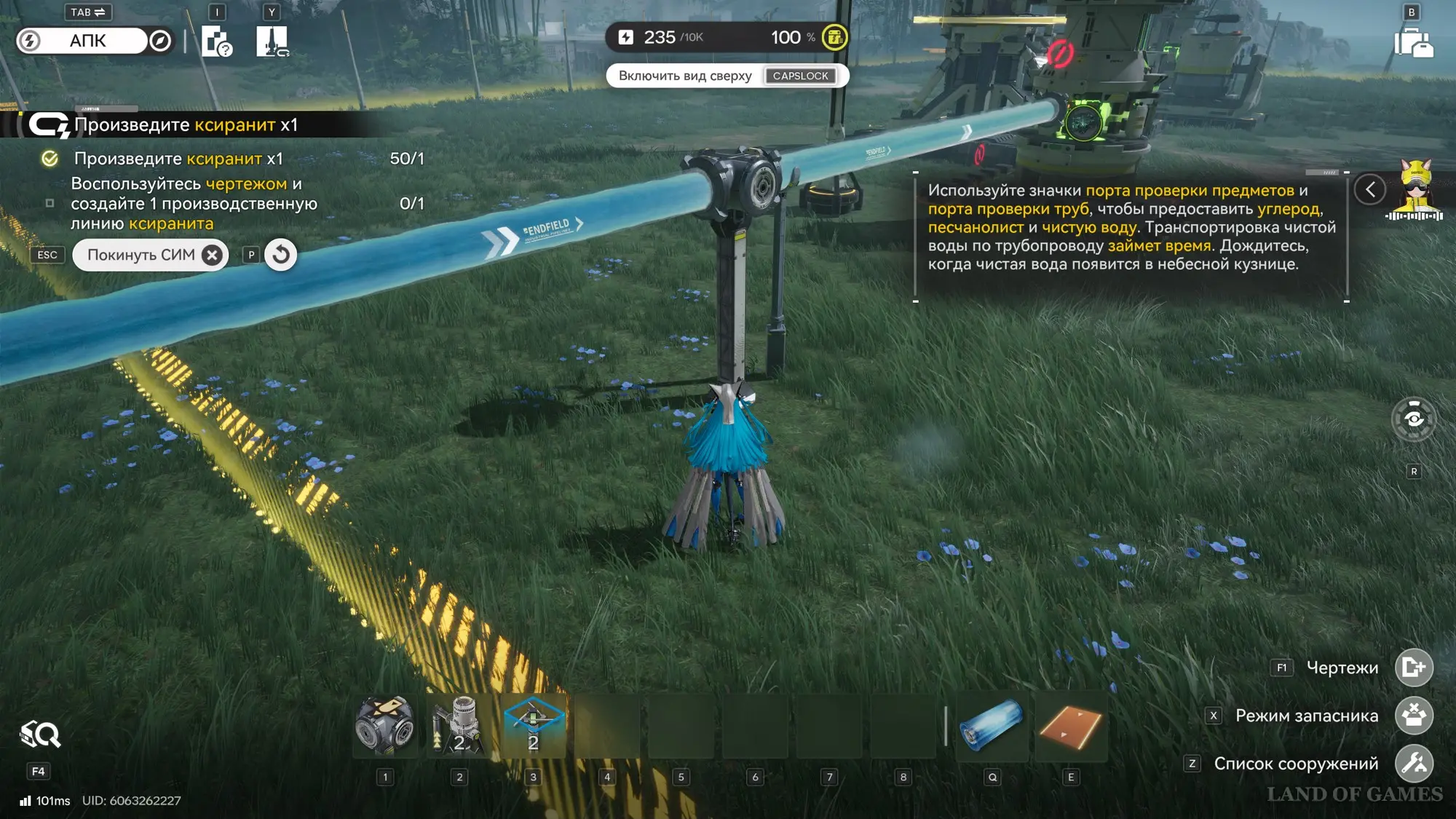The image size is (1456, 819).
Task: Select the orange conveyor belt slot
Action: [x=1070, y=725]
